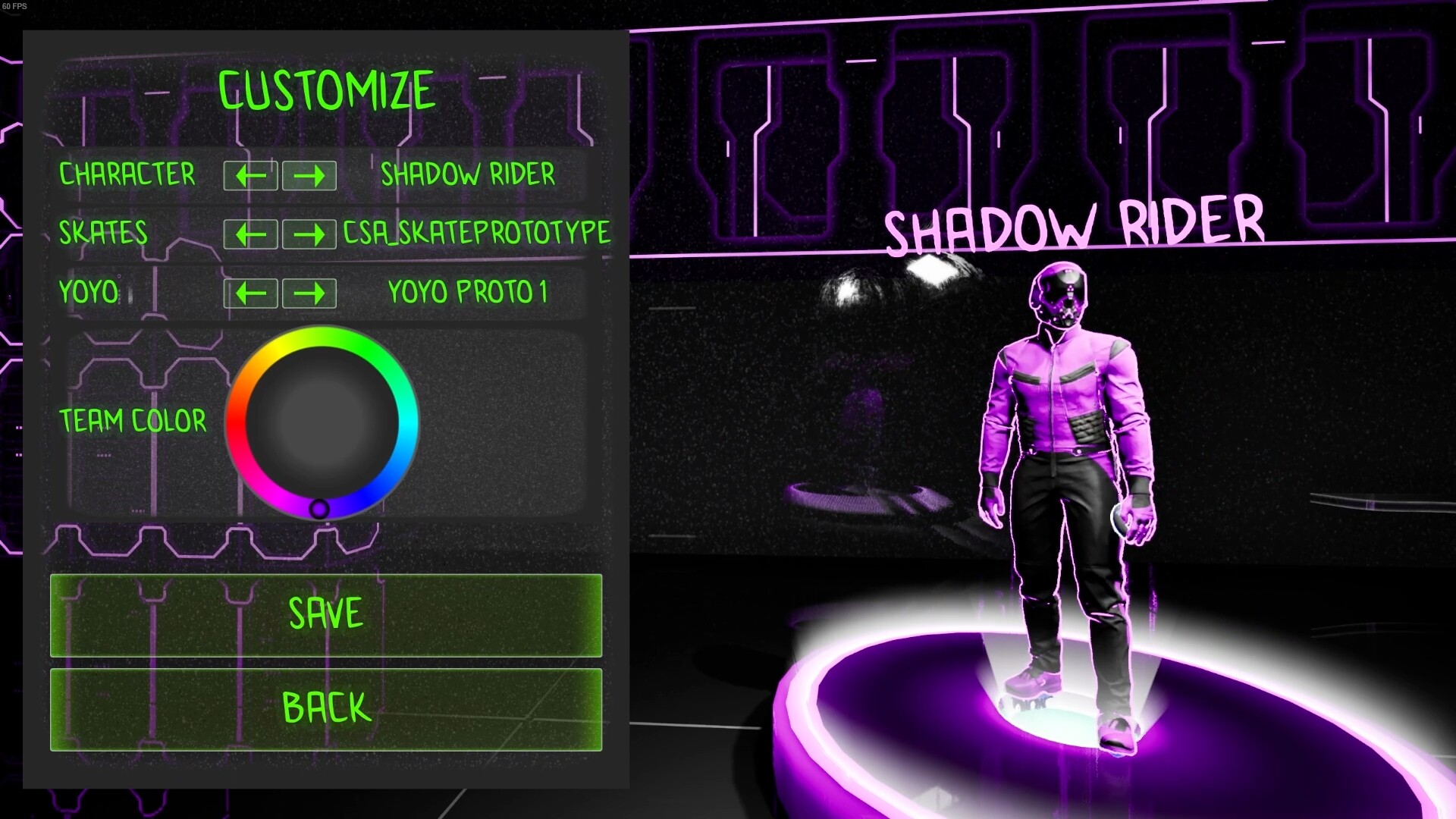Click the SHADOW RIDER character name text
The height and width of the screenshot is (819, 1456).
(468, 175)
